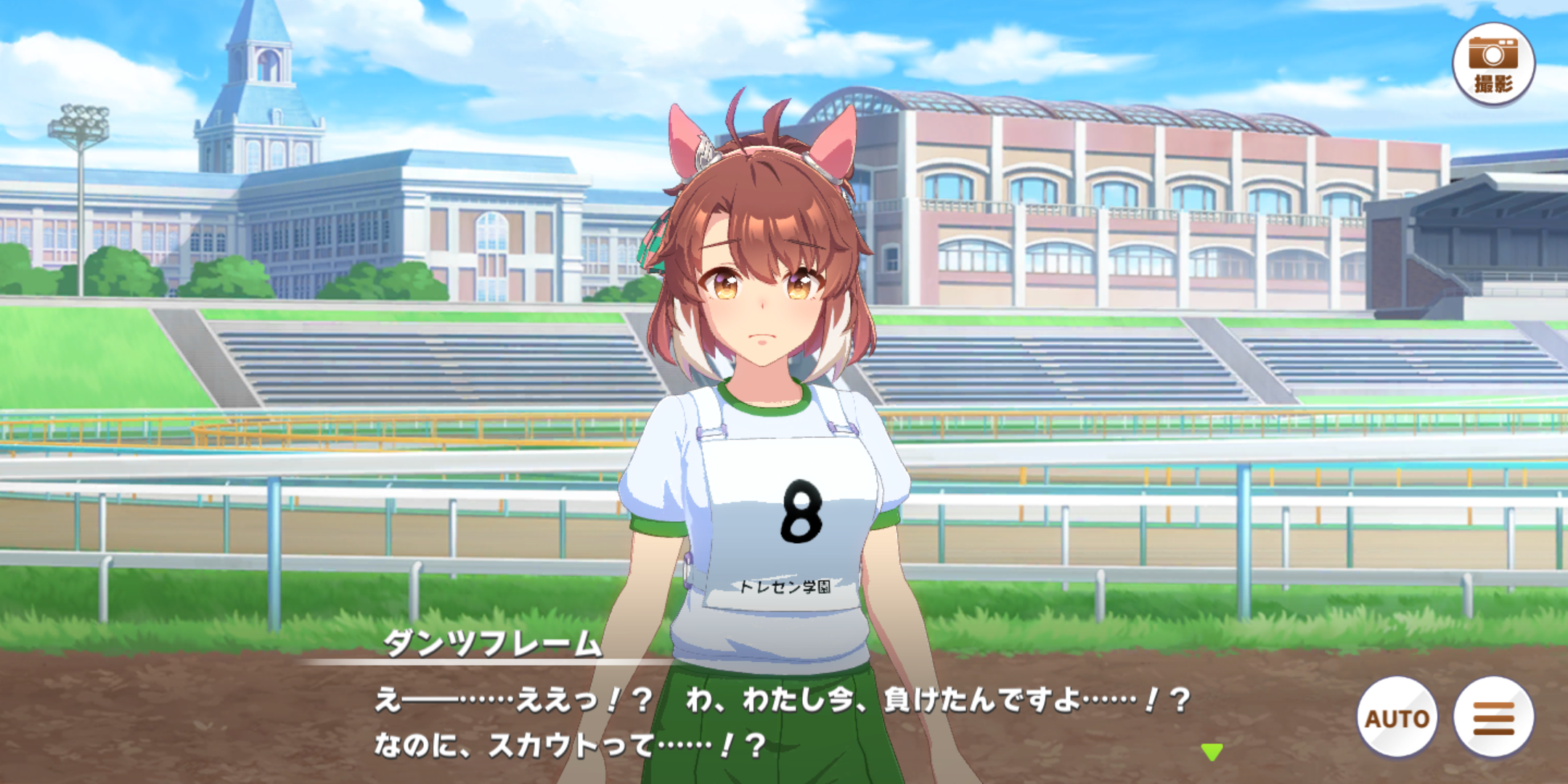Advance dialogue with the green arrow

(x=1212, y=751)
